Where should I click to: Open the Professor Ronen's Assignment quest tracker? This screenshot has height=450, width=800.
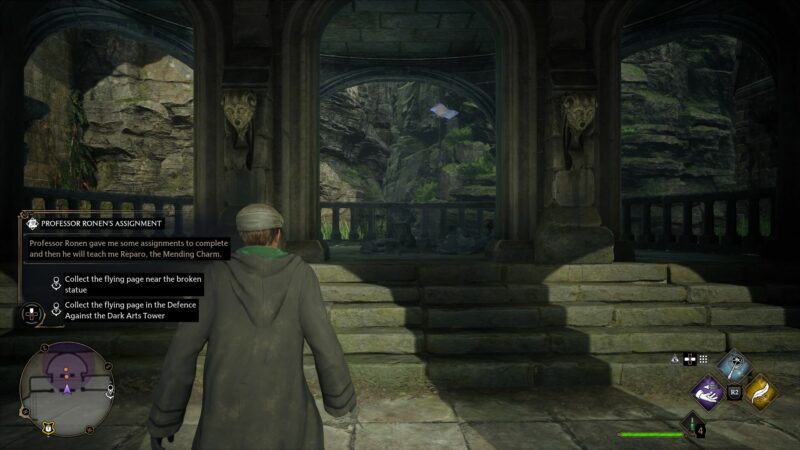click(x=100, y=225)
